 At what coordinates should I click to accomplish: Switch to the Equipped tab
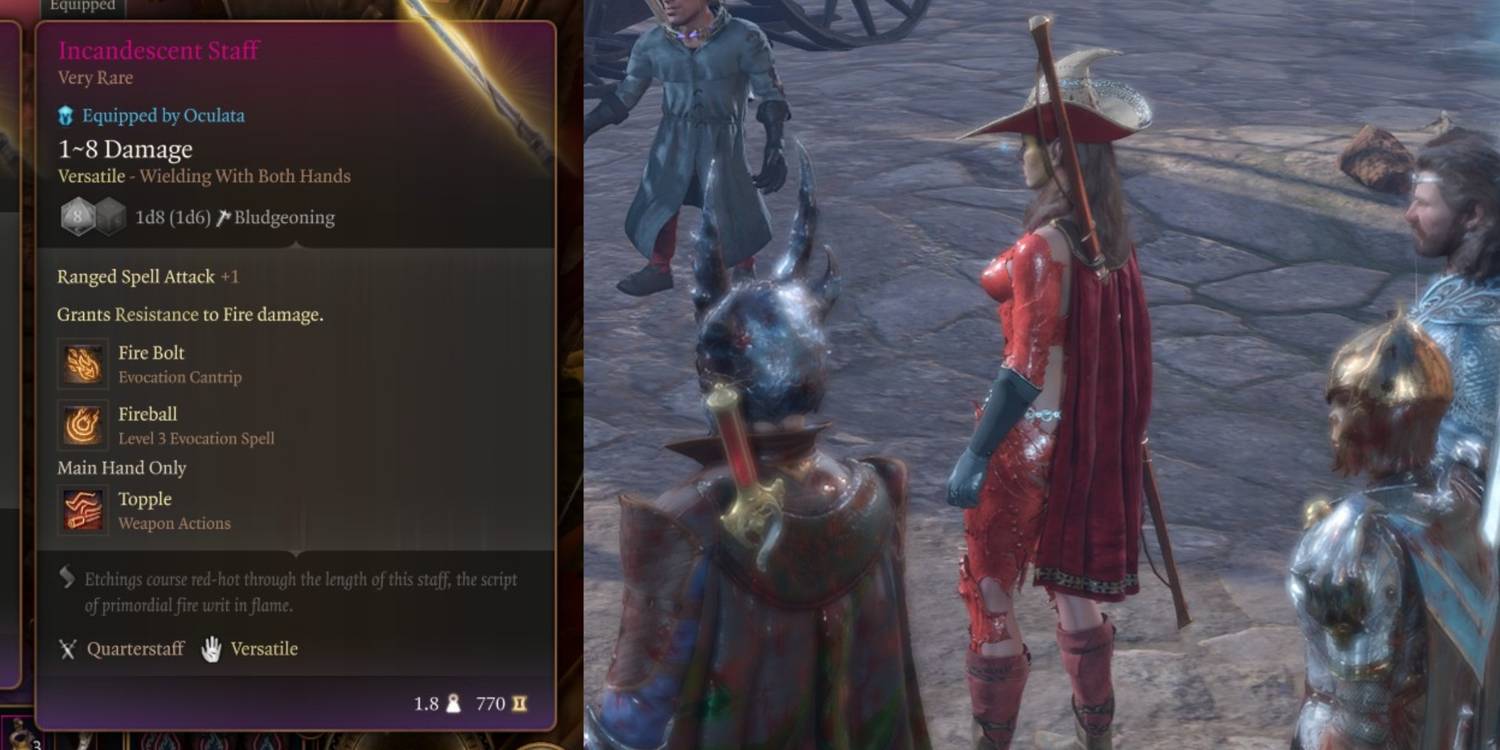[82, 6]
